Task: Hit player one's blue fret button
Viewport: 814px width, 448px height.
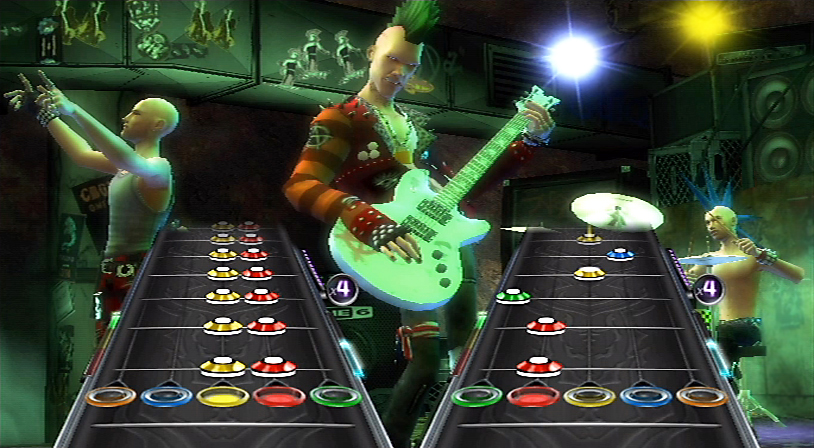Action: pyautogui.click(x=166, y=396)
